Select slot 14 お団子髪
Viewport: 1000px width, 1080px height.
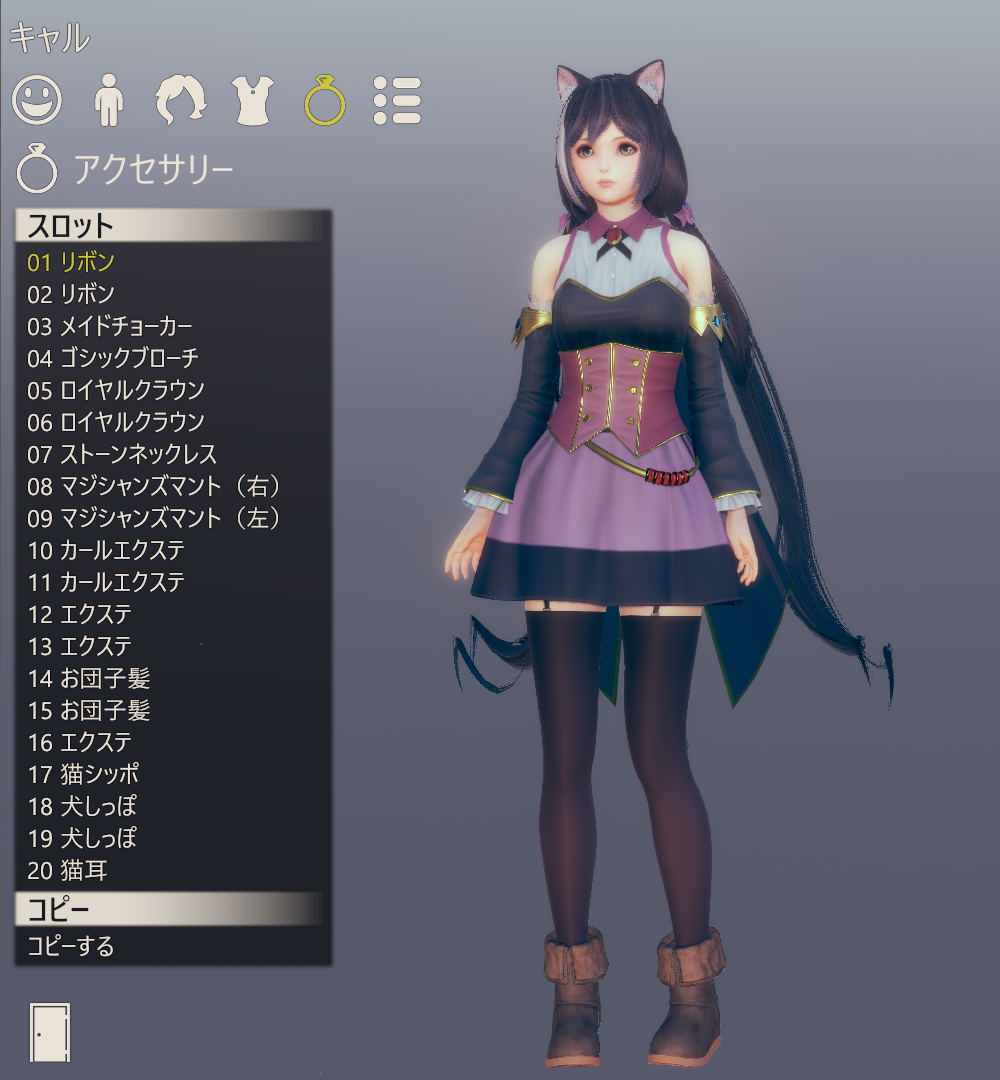coord(89,679)
